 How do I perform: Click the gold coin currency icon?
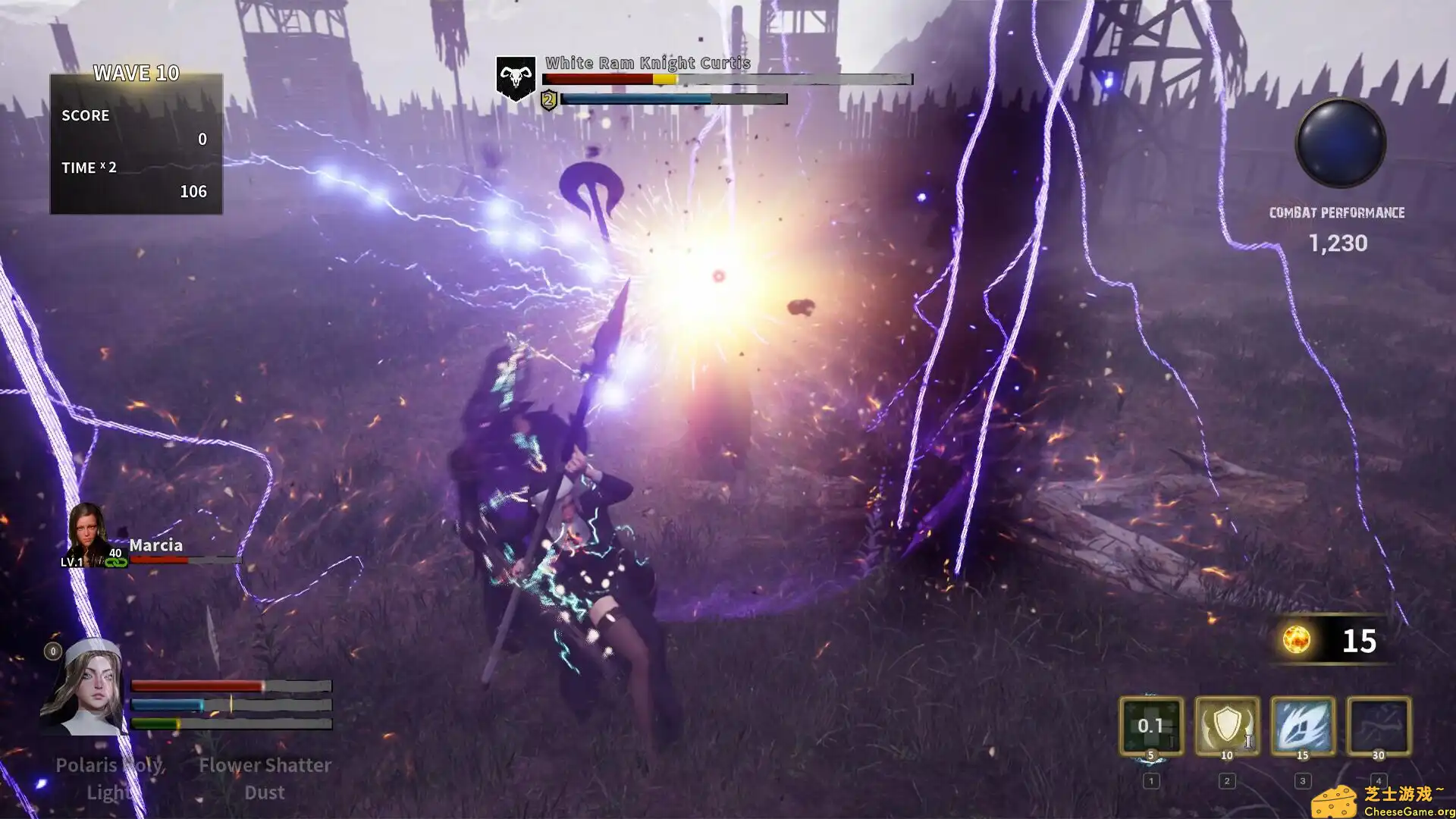[x=1298, y=641]
